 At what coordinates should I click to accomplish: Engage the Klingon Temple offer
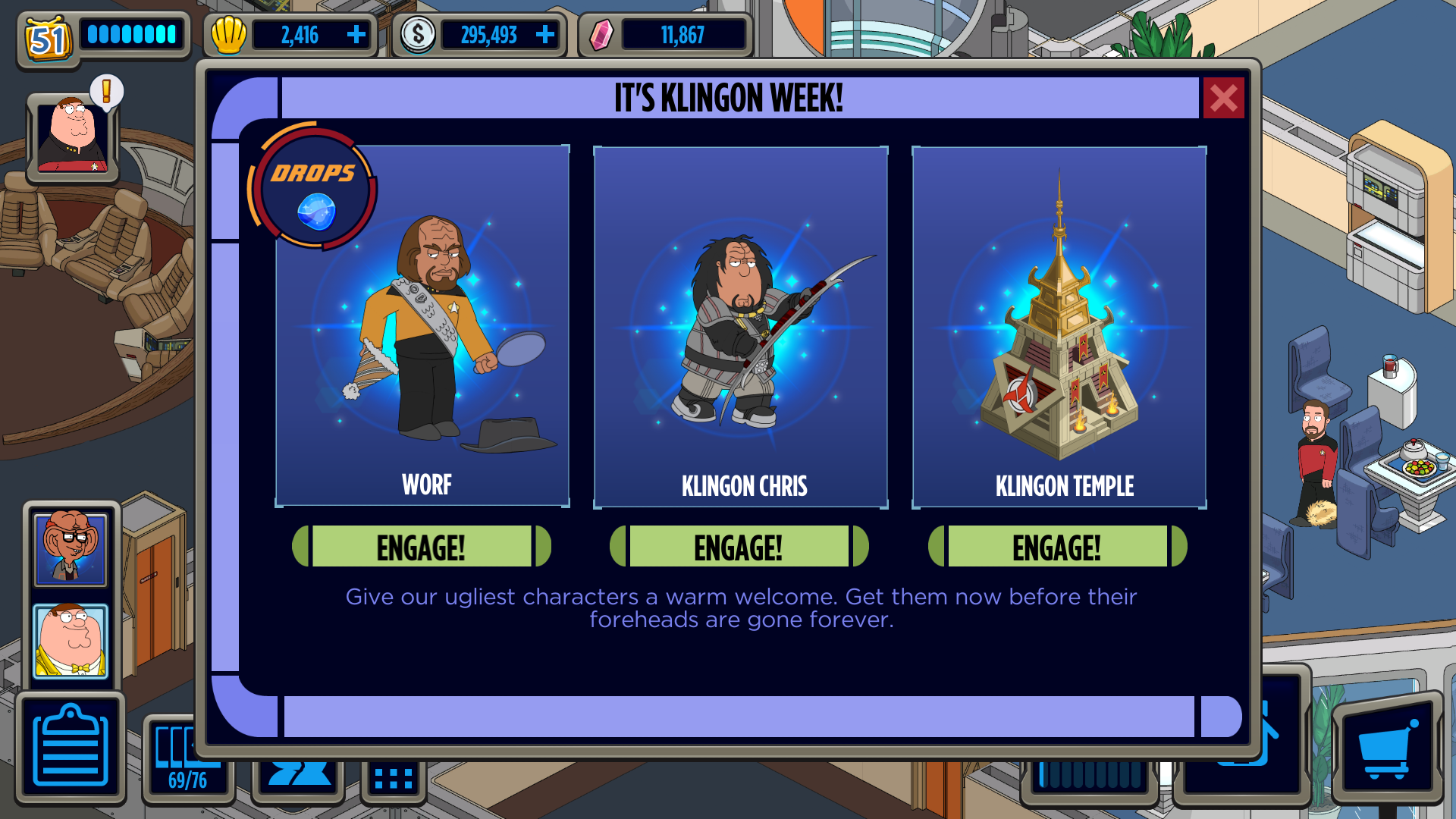pyautogui.click(x=1057, y=547)
